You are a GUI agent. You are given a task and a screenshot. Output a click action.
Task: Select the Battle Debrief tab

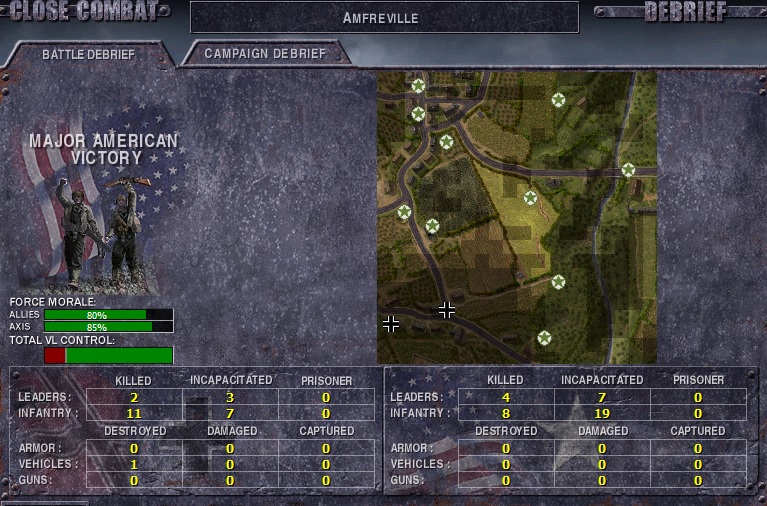pos(88,54)
